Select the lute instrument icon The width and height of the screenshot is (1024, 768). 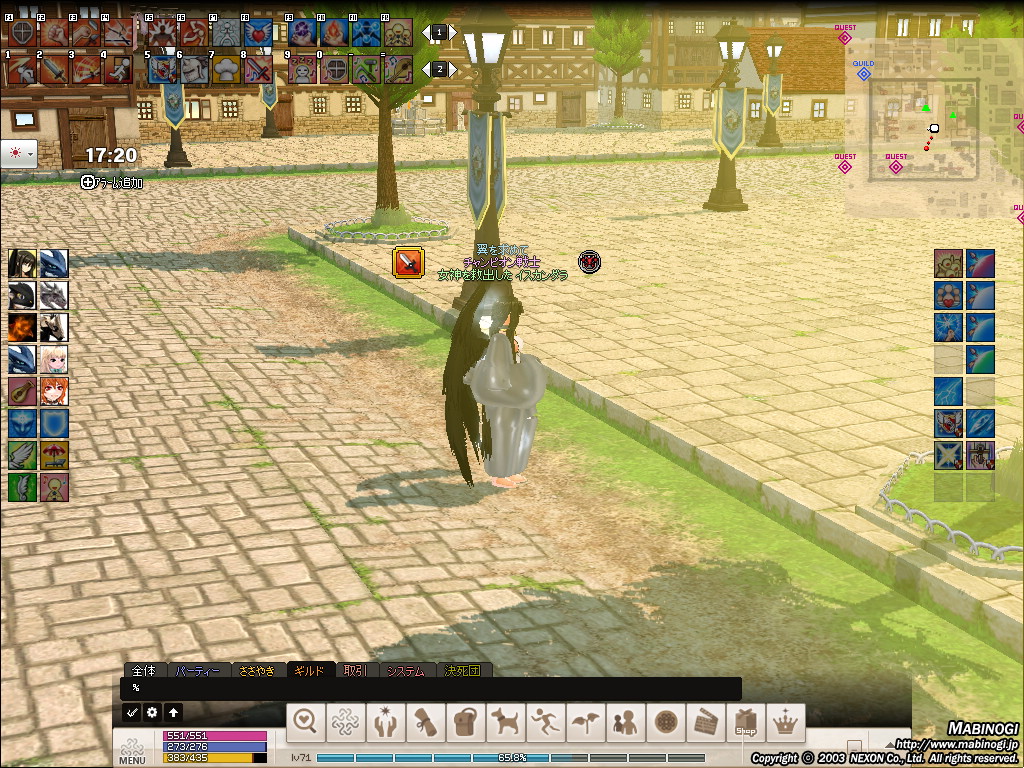pos(22,391)
